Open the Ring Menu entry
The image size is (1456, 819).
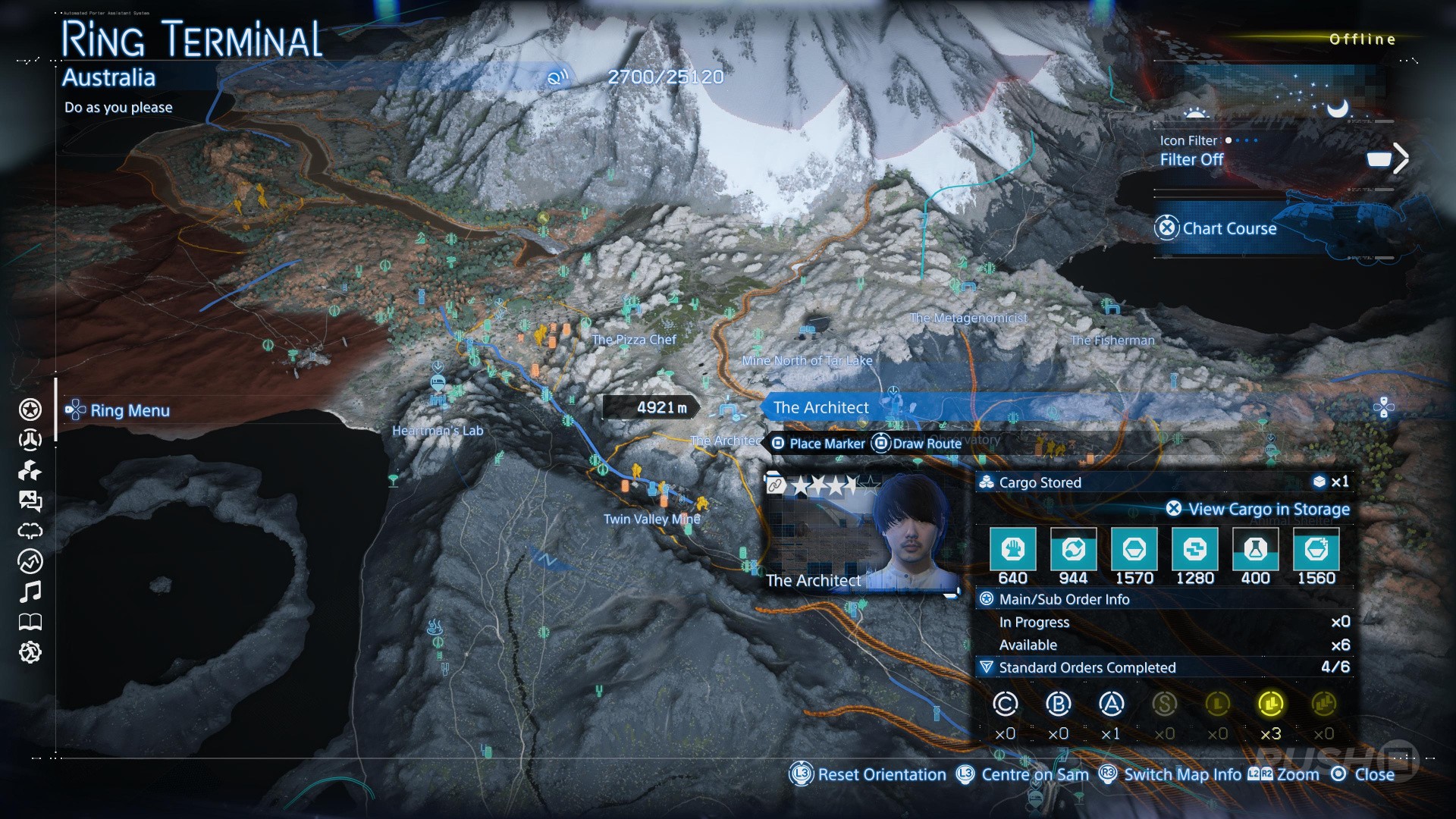129,410
